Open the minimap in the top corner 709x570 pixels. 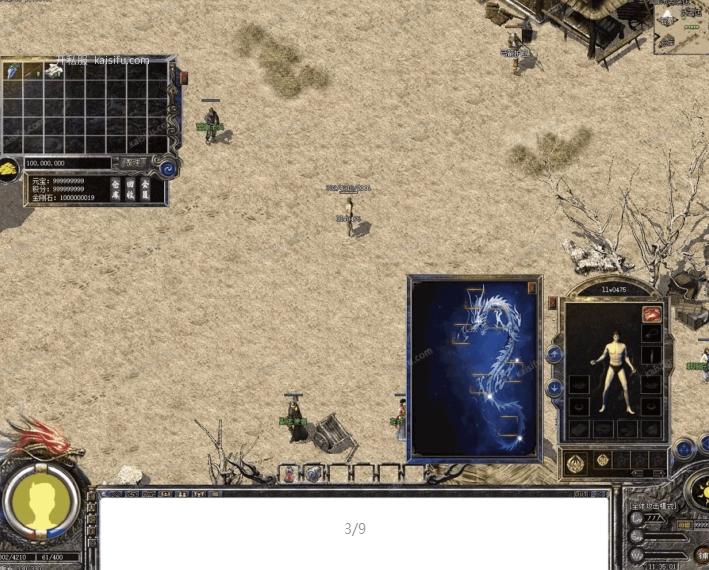(680, 25)
